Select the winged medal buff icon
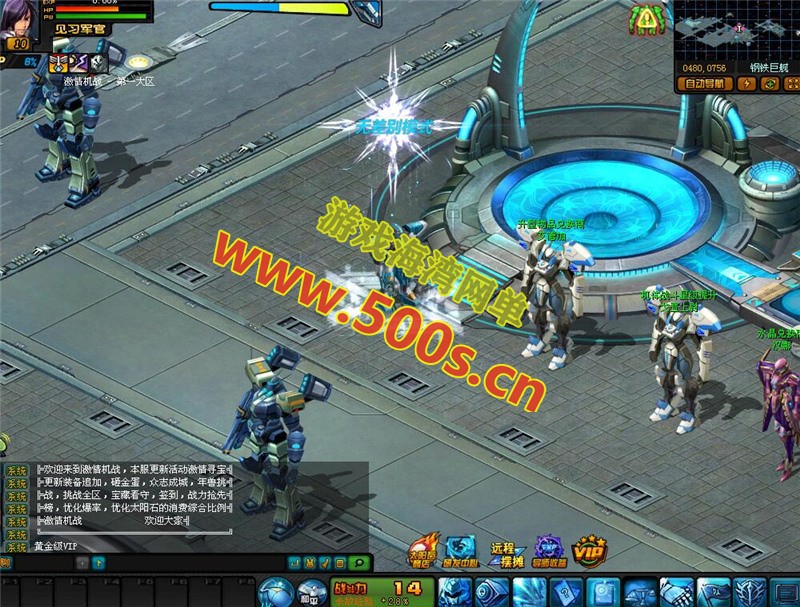 click(58, 62)
